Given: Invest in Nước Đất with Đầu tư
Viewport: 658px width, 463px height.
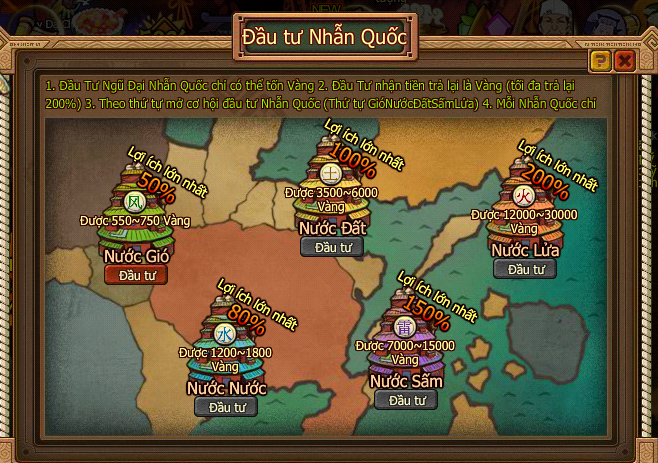Looking at the screenshot, I should click(x=332, y=247).
